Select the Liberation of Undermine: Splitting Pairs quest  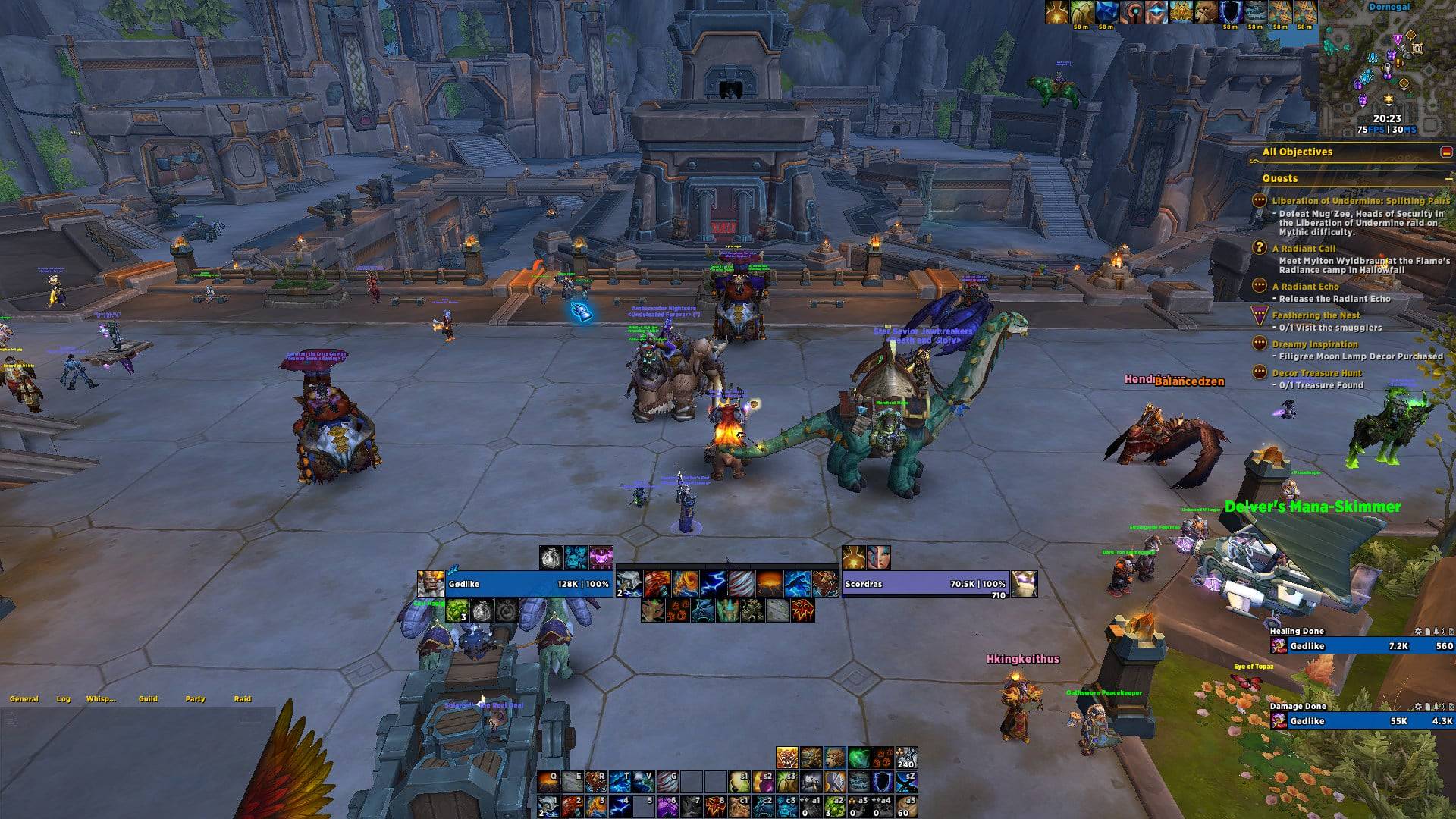click(x=1360, y=201)
